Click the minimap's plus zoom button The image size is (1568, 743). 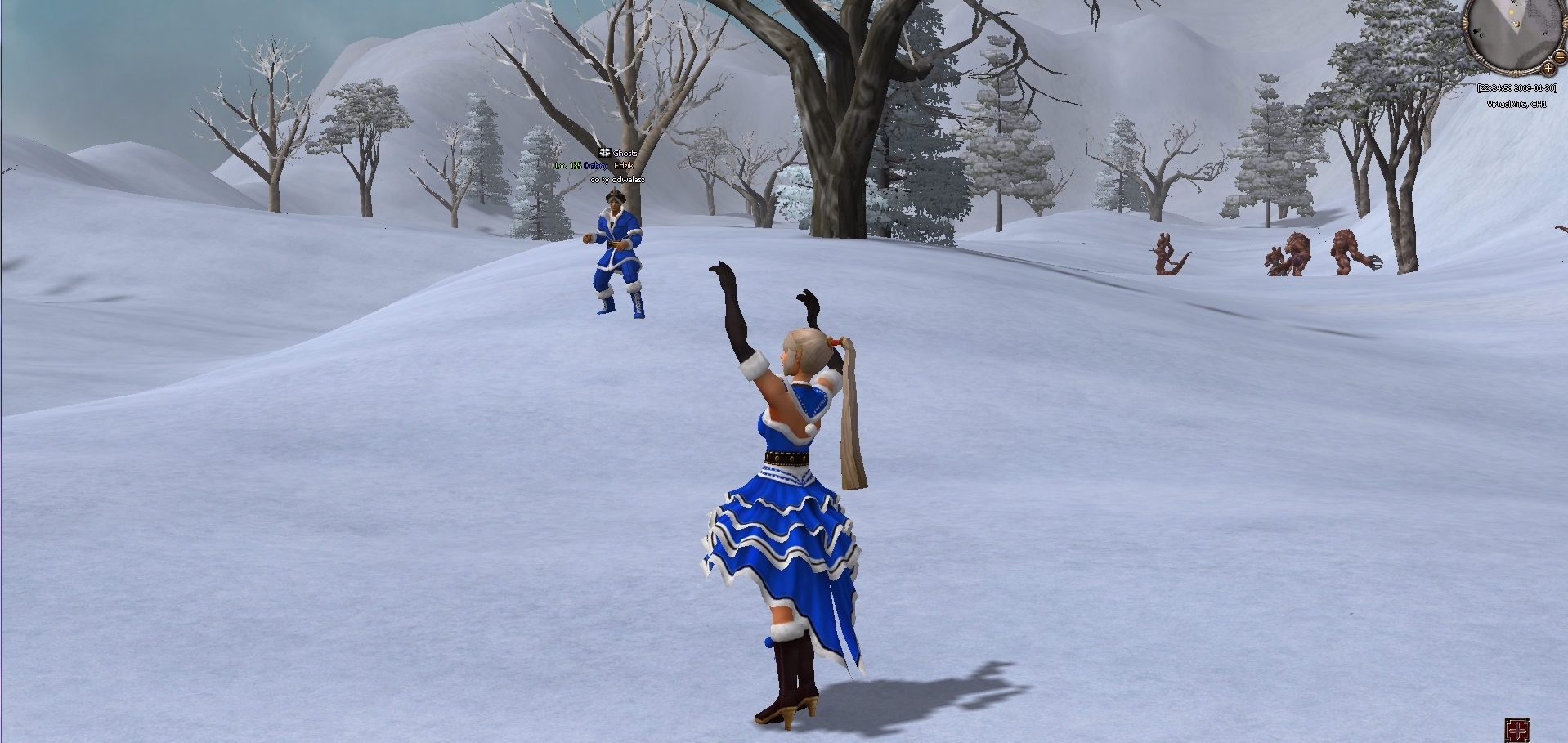1548,69
